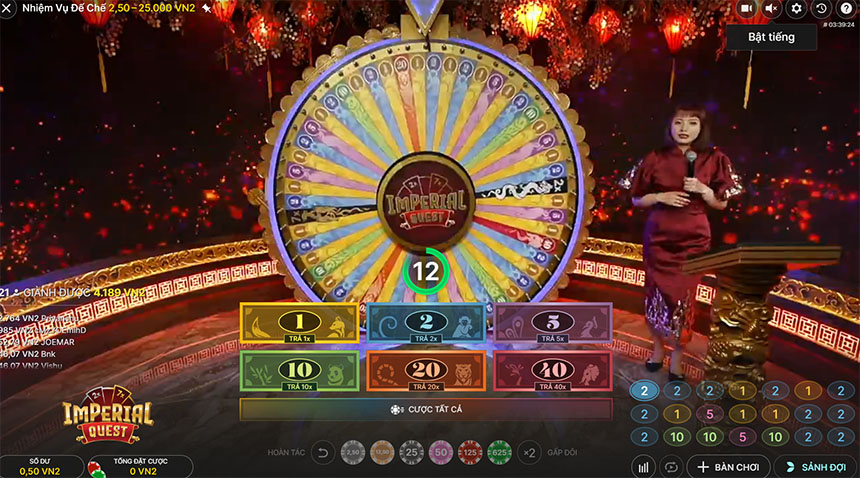Open settings via the gear icon
This screenshot has width=860, height=478.
(796, 9)
